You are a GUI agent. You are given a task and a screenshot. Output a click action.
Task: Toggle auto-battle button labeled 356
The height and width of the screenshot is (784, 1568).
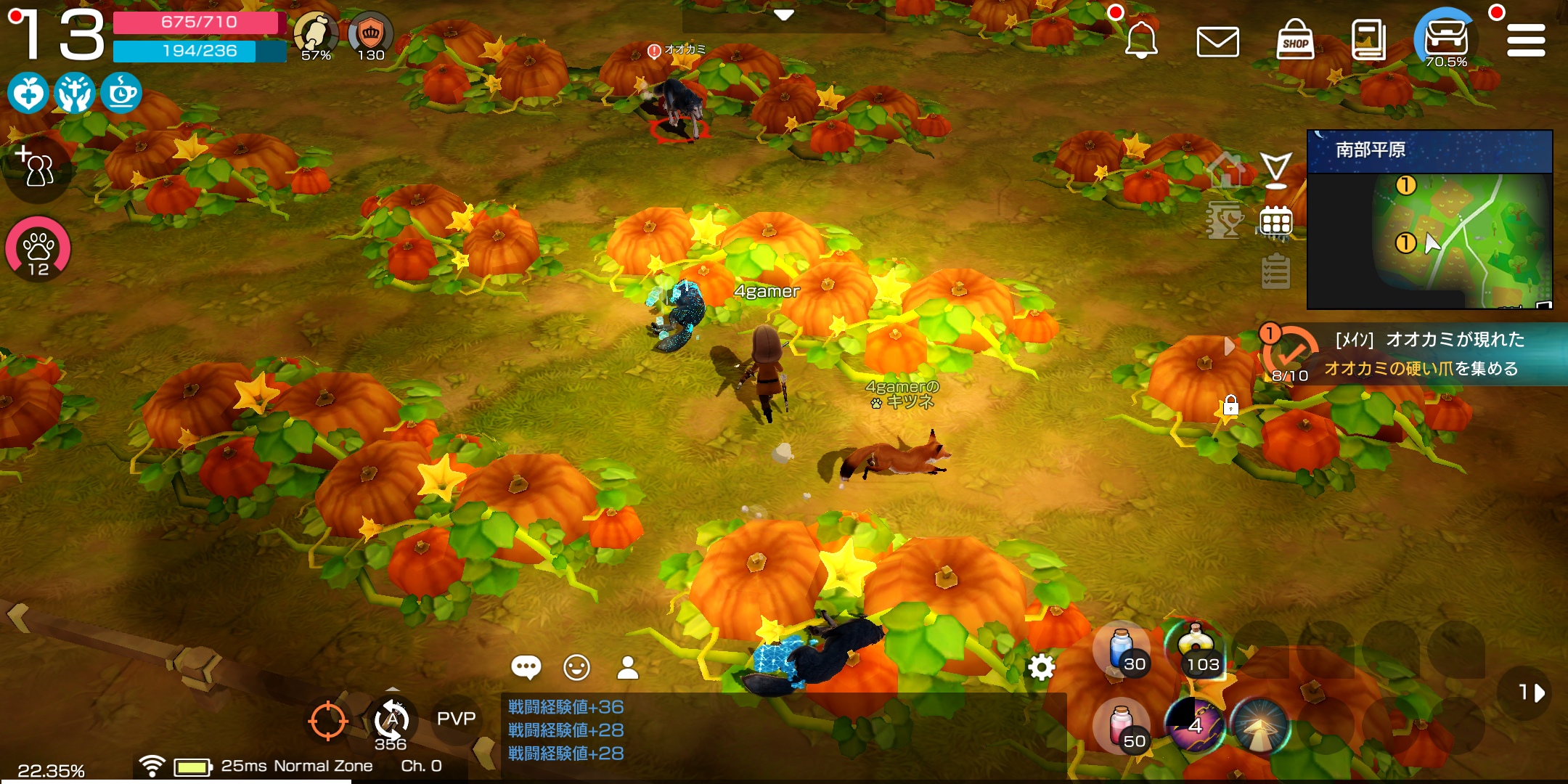[x=391, y=722]
